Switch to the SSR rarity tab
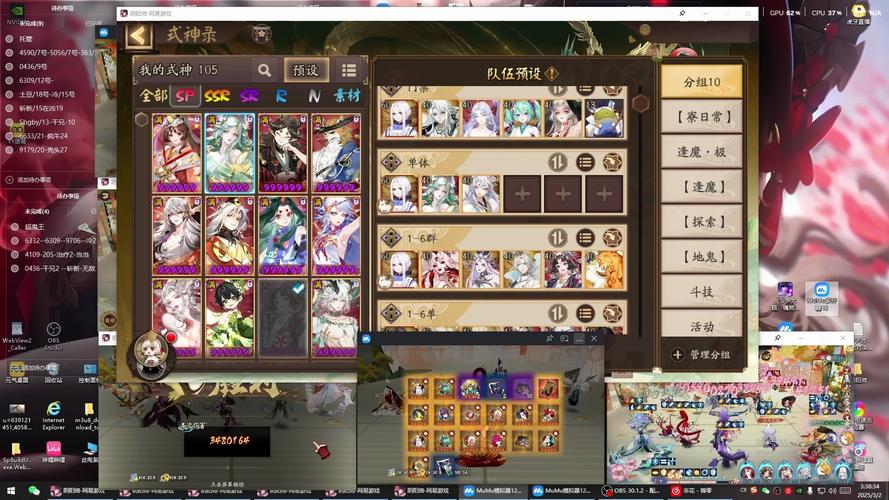The height and width of the screenshot is (500, 889). coord(217,96)
